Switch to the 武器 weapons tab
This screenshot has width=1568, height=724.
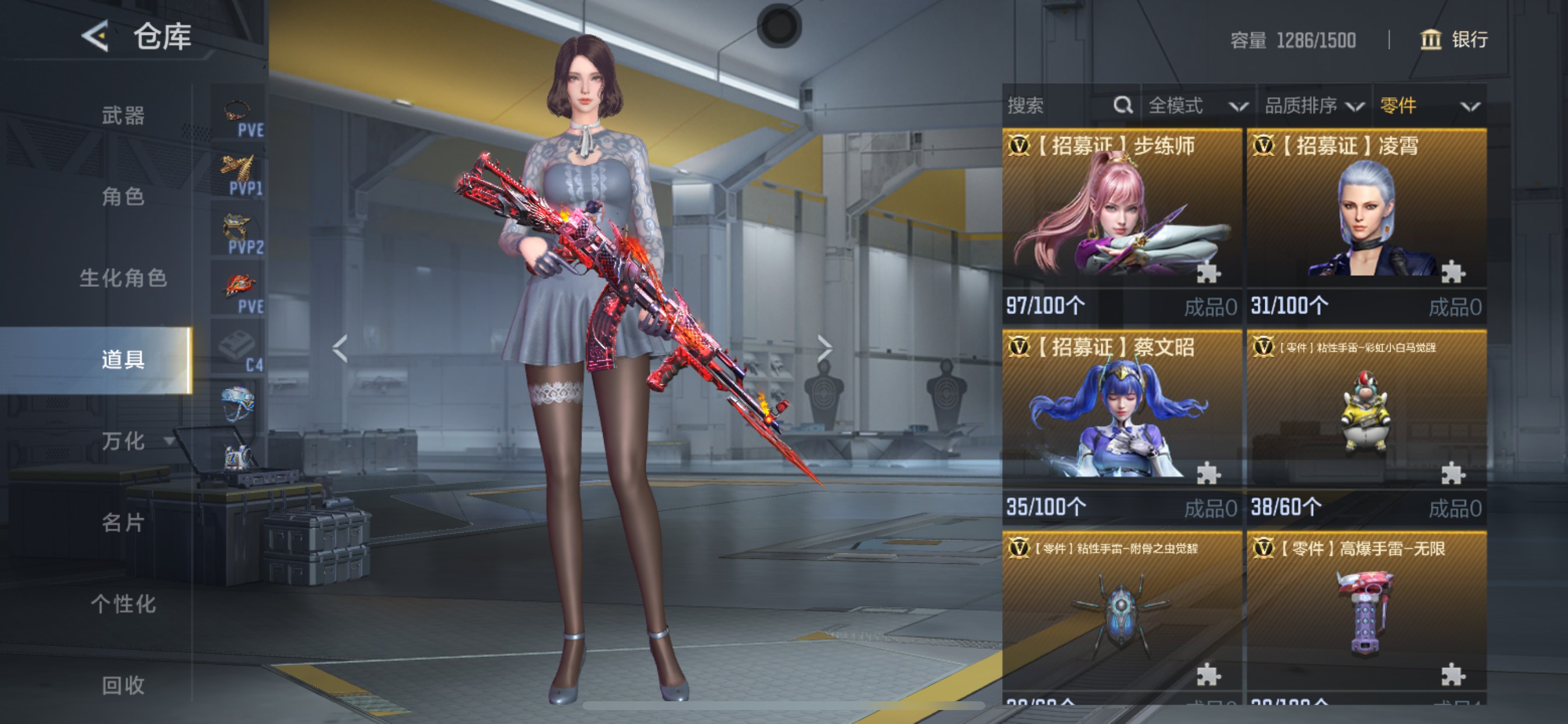[123, 115]
